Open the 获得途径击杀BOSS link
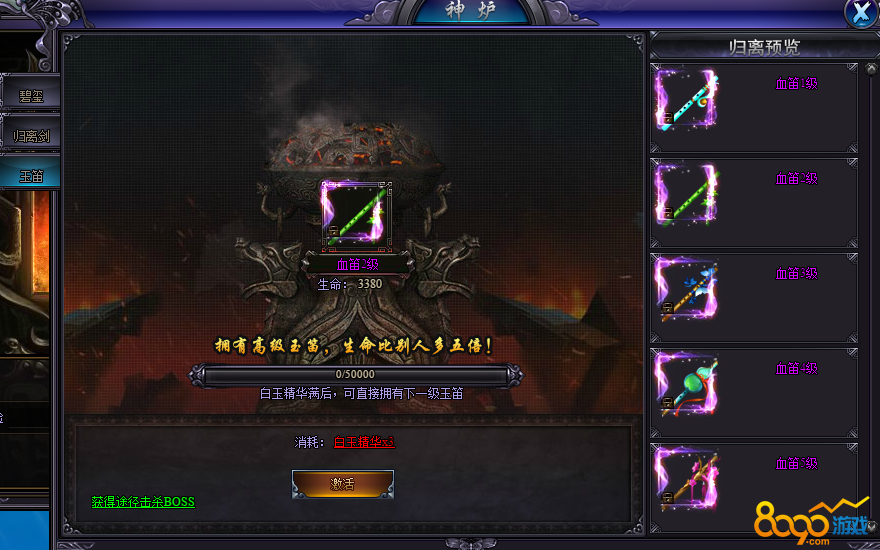The image size is (880, 550). pyautogui.click(x=143, y=501)
